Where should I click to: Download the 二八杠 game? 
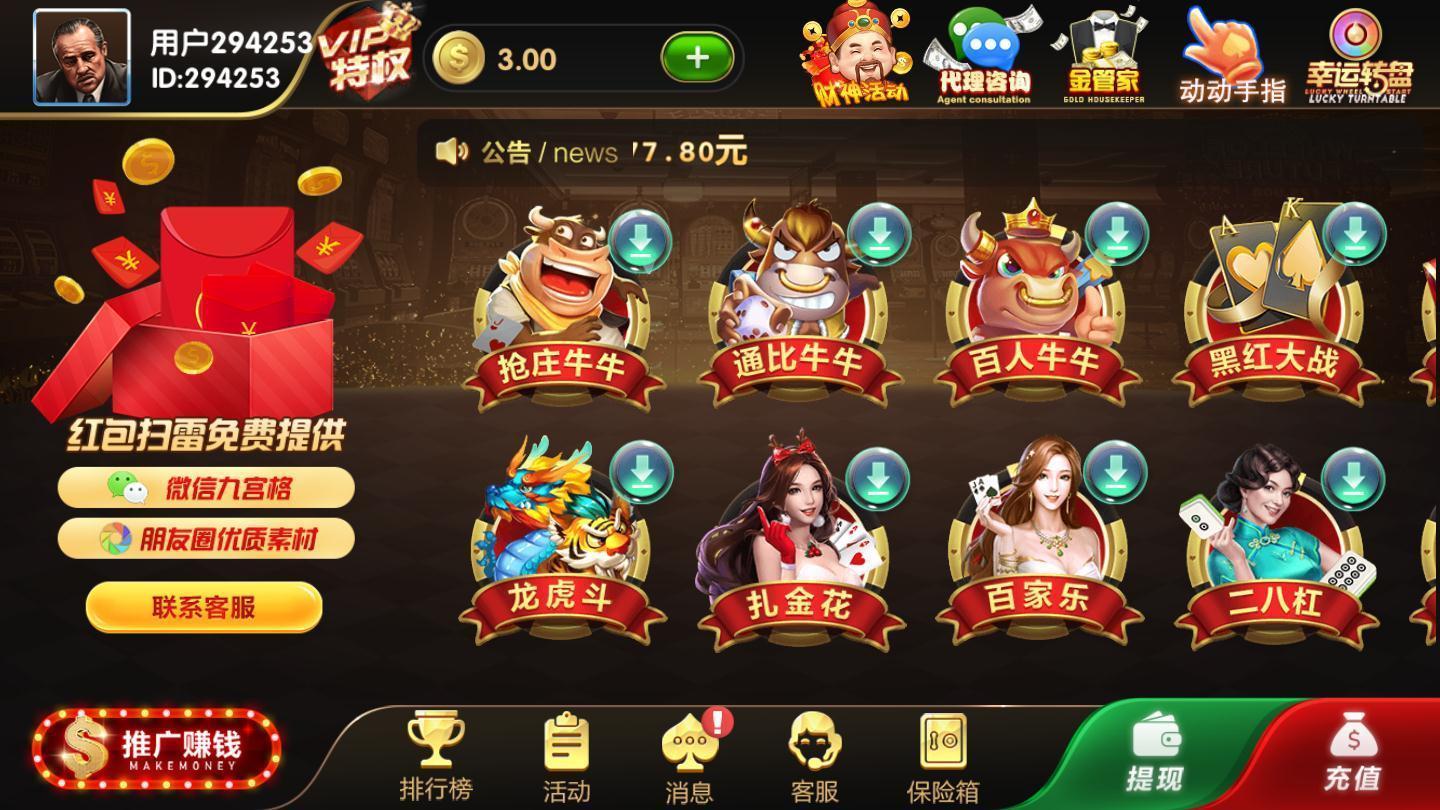click(x=1355, y=475)
